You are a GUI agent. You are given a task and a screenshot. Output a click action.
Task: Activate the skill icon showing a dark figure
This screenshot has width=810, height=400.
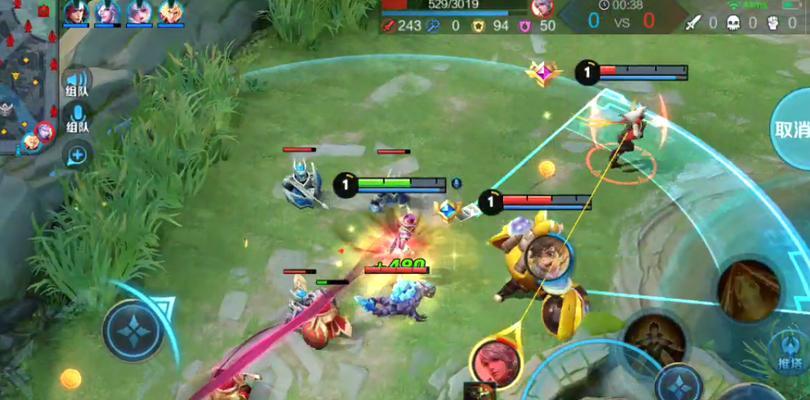coord(655,338)
